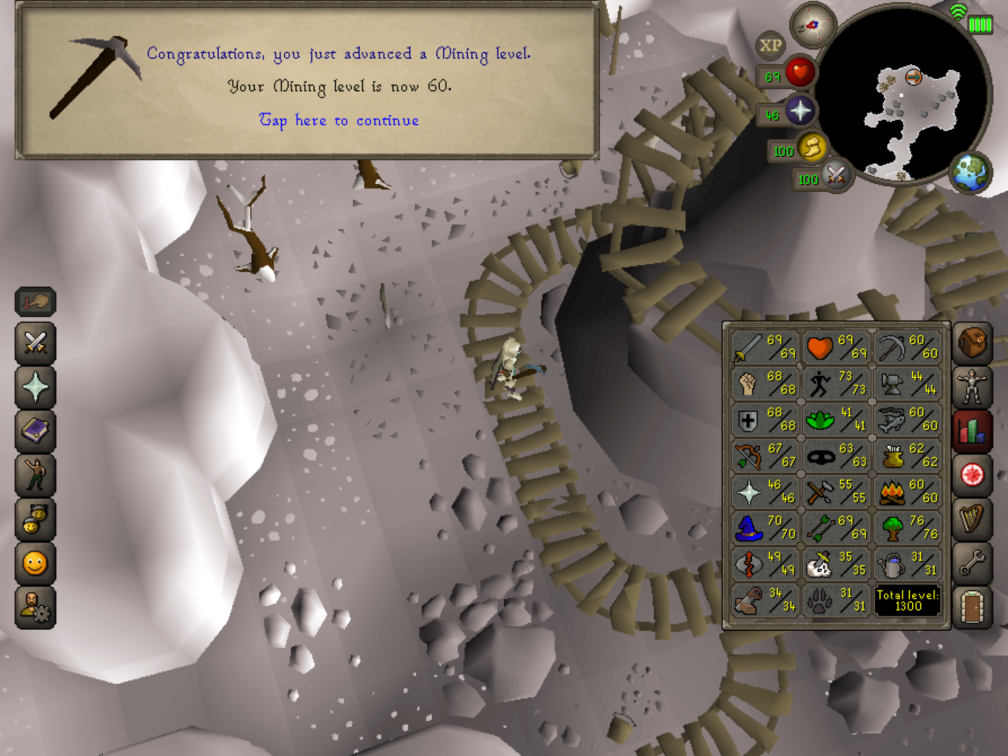Click the compass to face north
1008x756 pixels.
point(812,25)
